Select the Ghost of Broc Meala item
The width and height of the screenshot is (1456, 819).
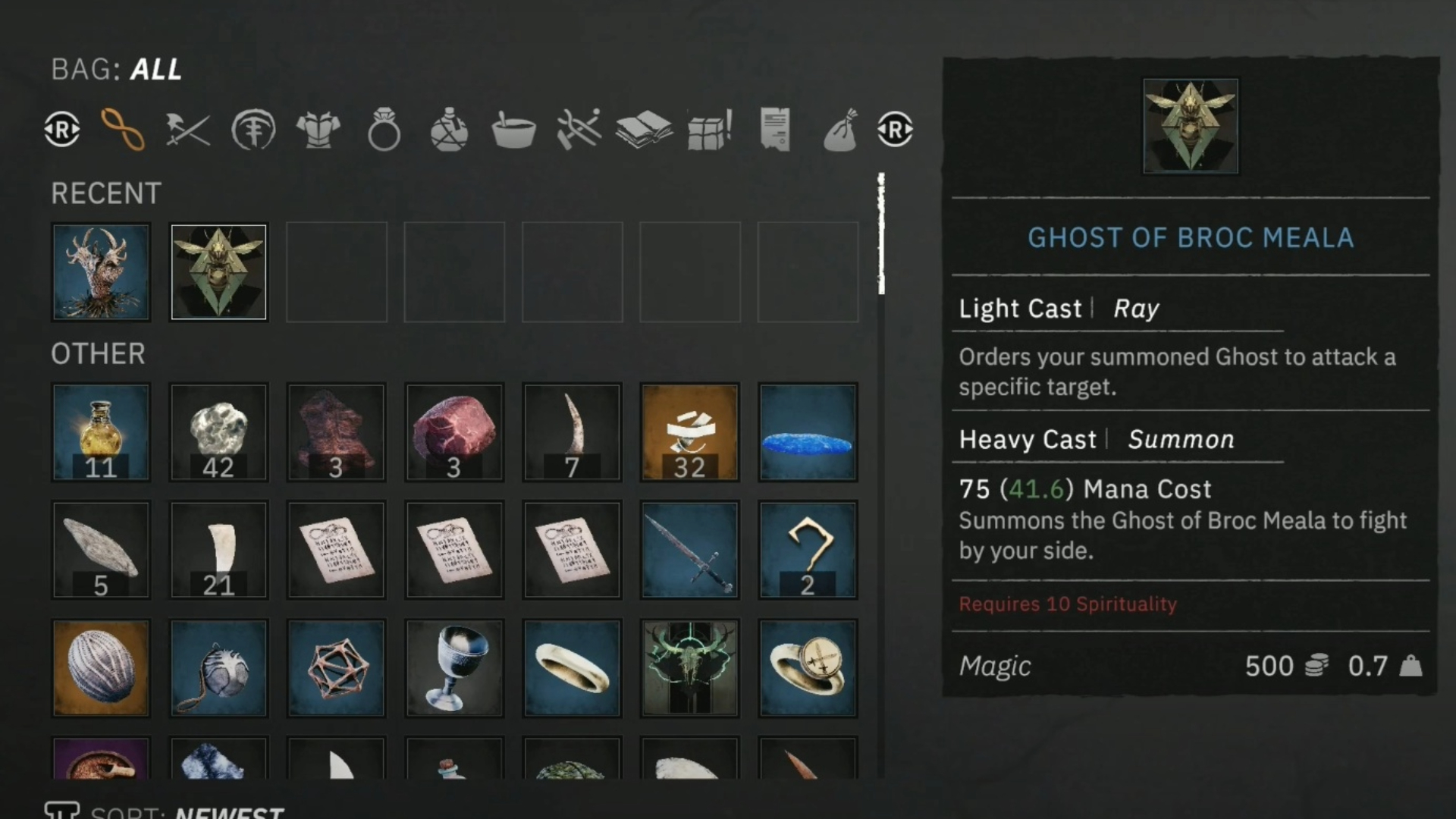pyautogui.click(x=218, y=272)
